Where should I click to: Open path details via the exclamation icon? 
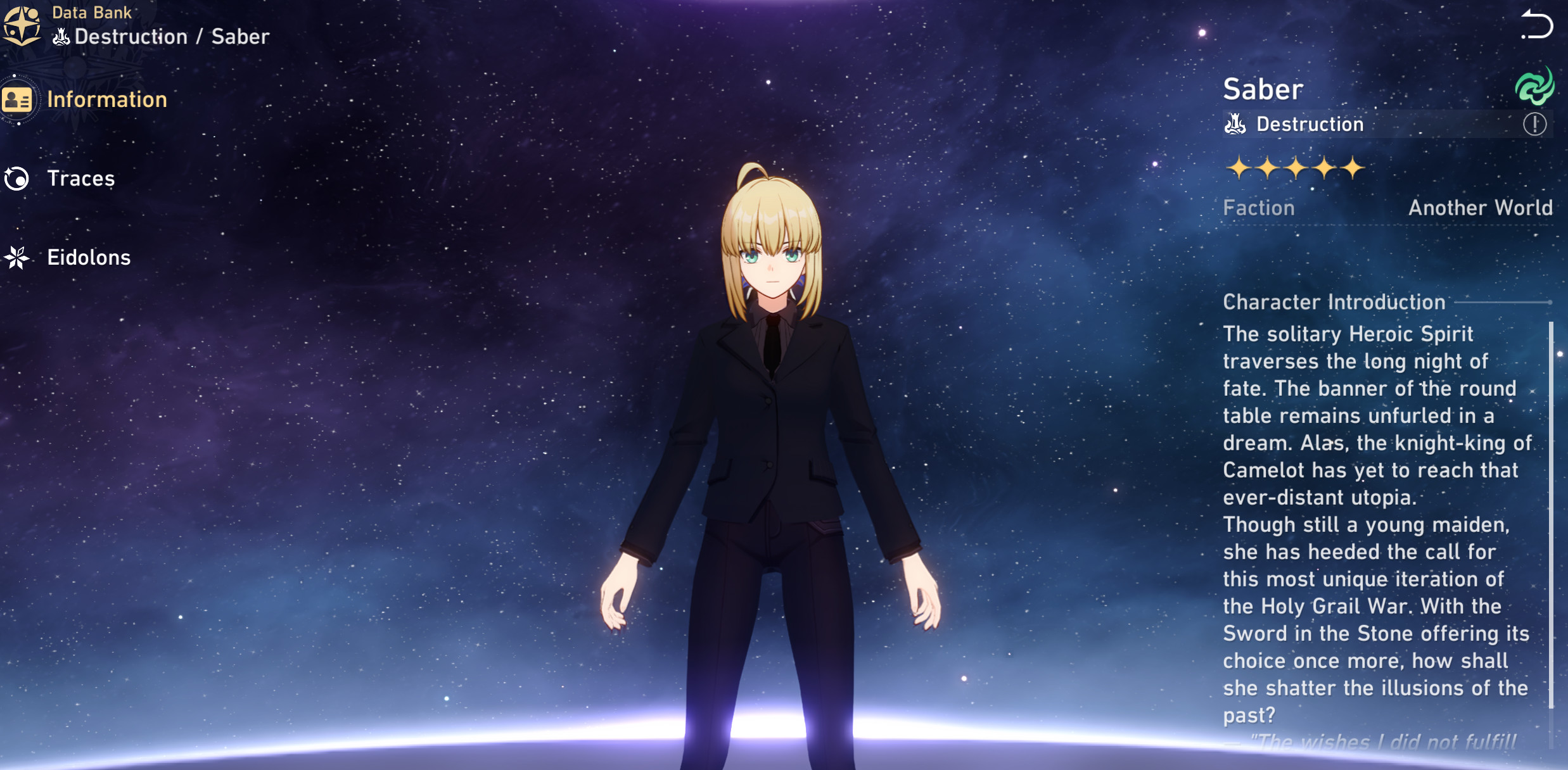[1534, 124]
